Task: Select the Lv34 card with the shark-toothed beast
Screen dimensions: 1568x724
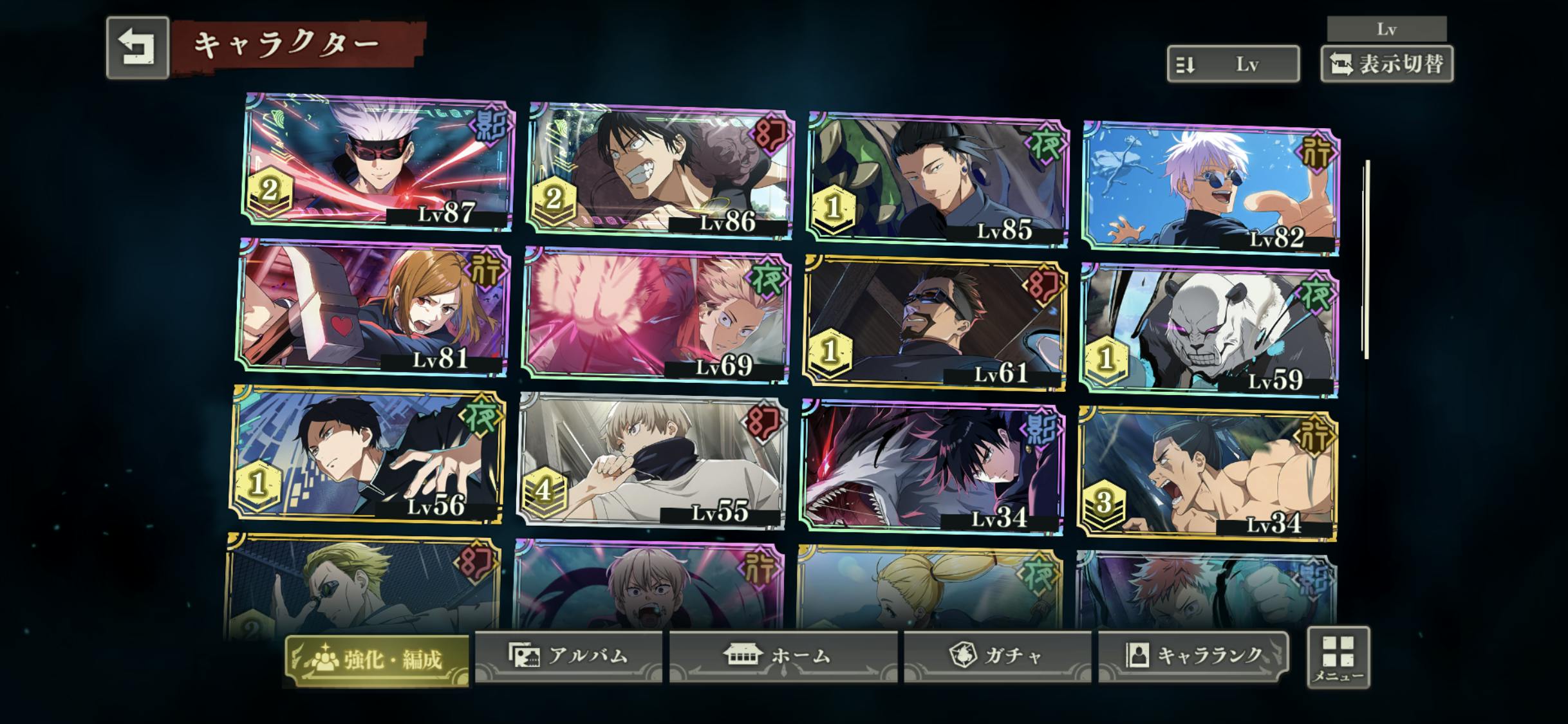Action: [931, 467]
